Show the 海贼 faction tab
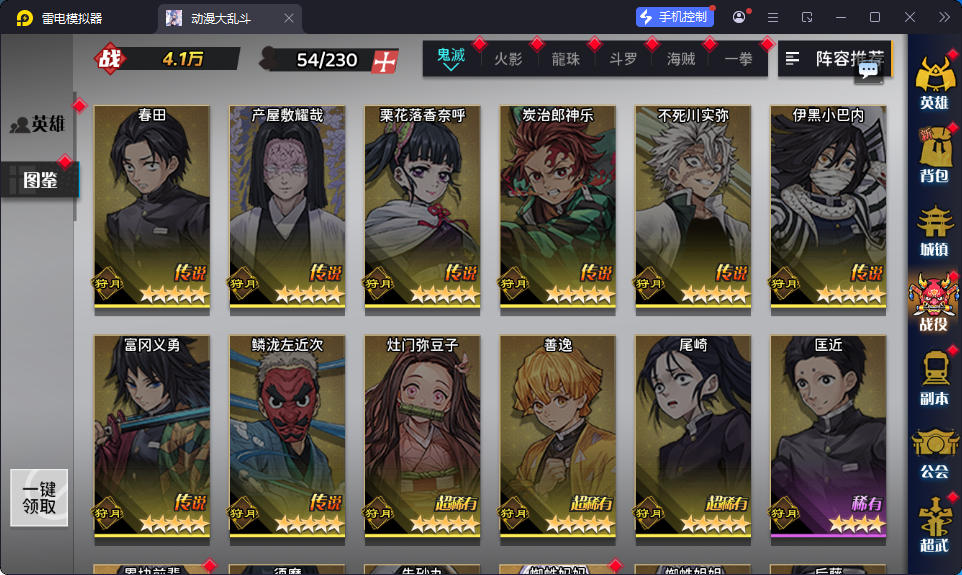The width and height of the screenshot is (962, 575). pos(681,59)
